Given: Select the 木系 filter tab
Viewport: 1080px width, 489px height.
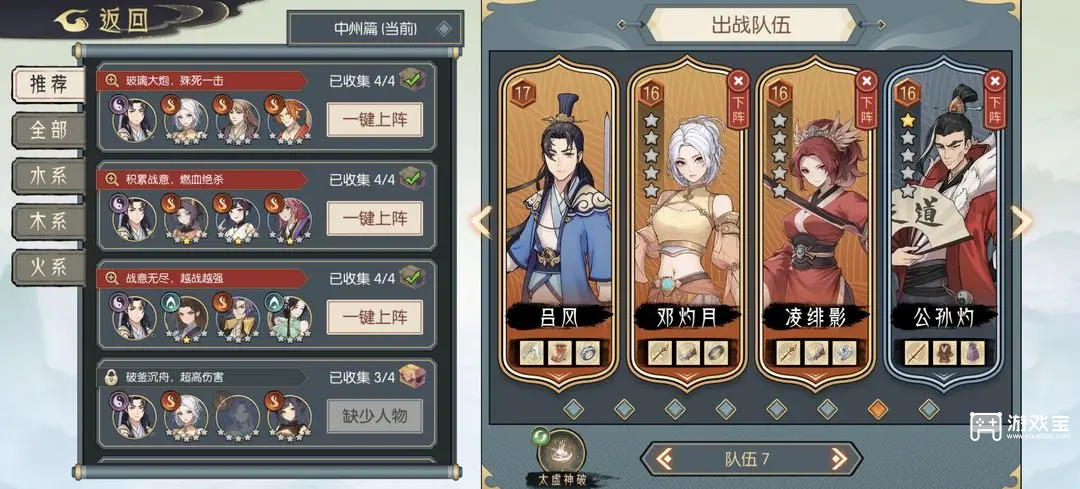Looking at the screenshot, I should click(48, 222).
